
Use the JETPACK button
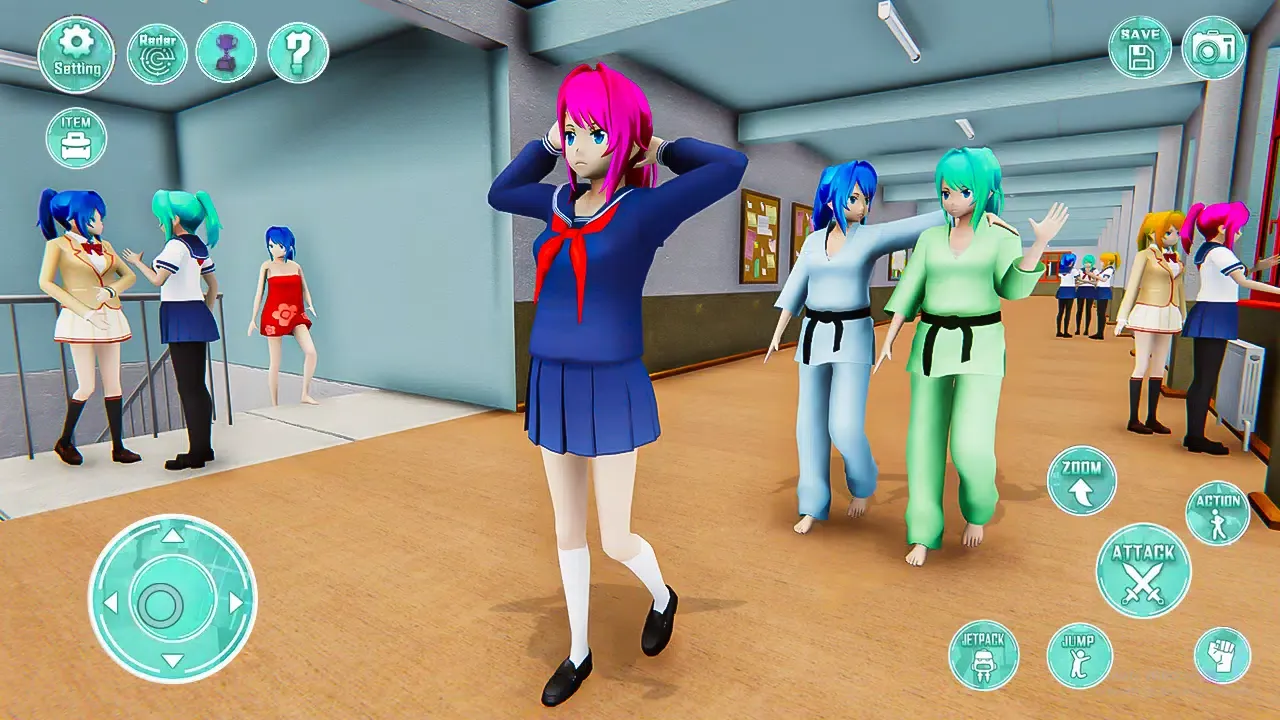pyautogui.click(x=983, y=655)
